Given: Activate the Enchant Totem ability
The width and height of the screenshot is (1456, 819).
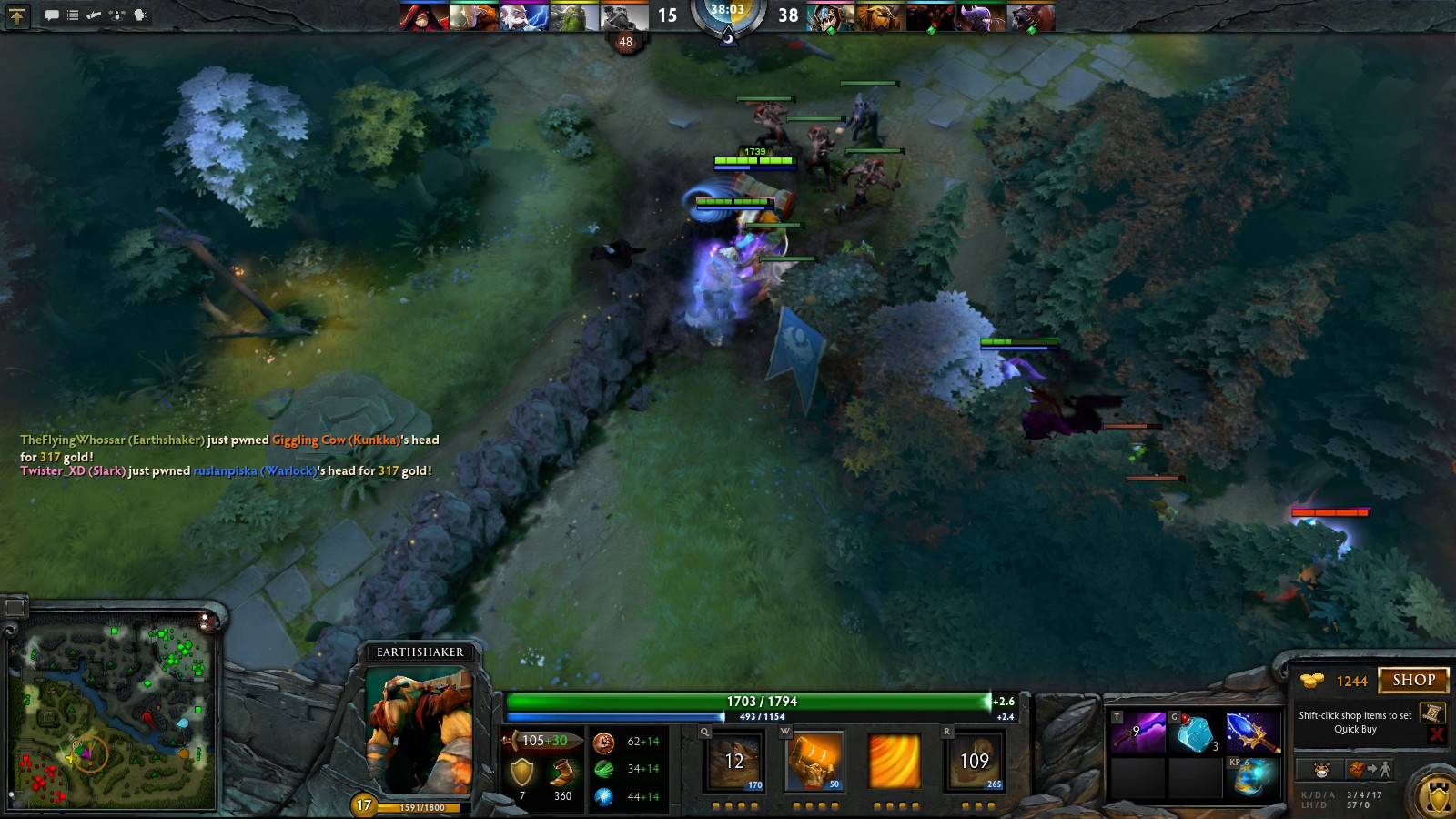Looking at the screenshot, I should 814,762.
